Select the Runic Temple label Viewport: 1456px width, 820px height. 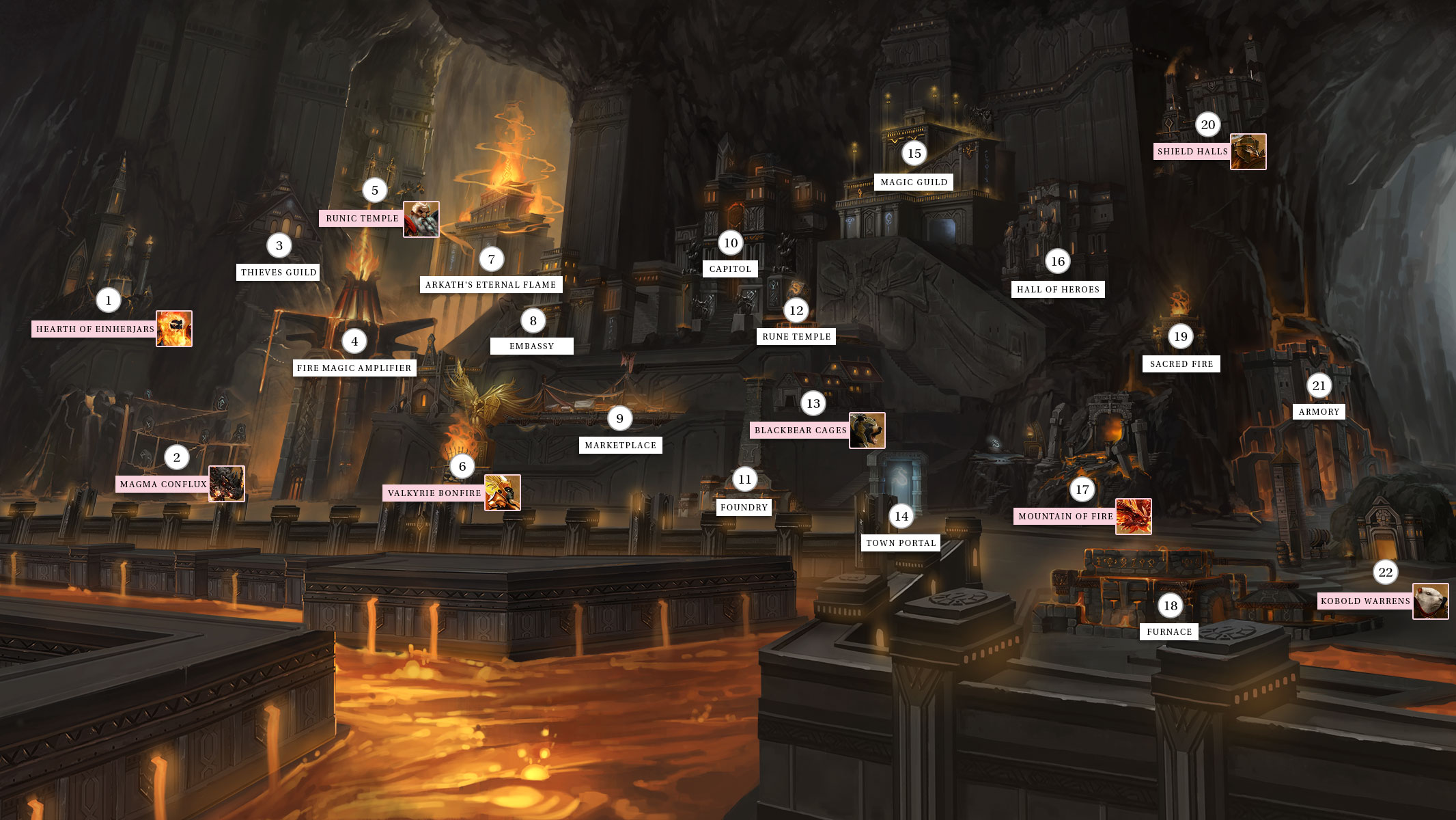coord(362,219)
